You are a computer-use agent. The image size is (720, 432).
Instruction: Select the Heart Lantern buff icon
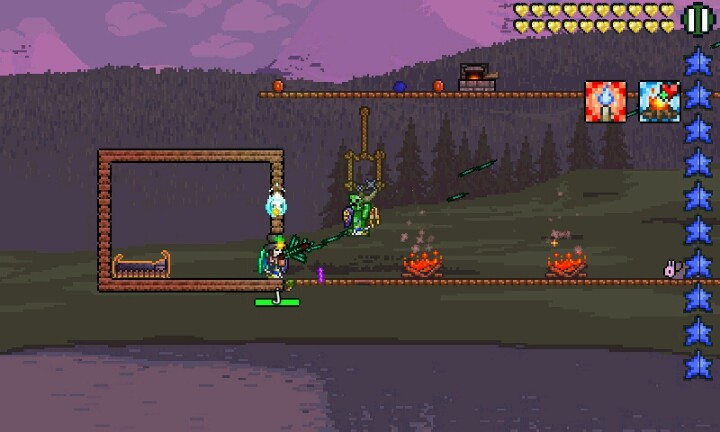tap(605, 102)
